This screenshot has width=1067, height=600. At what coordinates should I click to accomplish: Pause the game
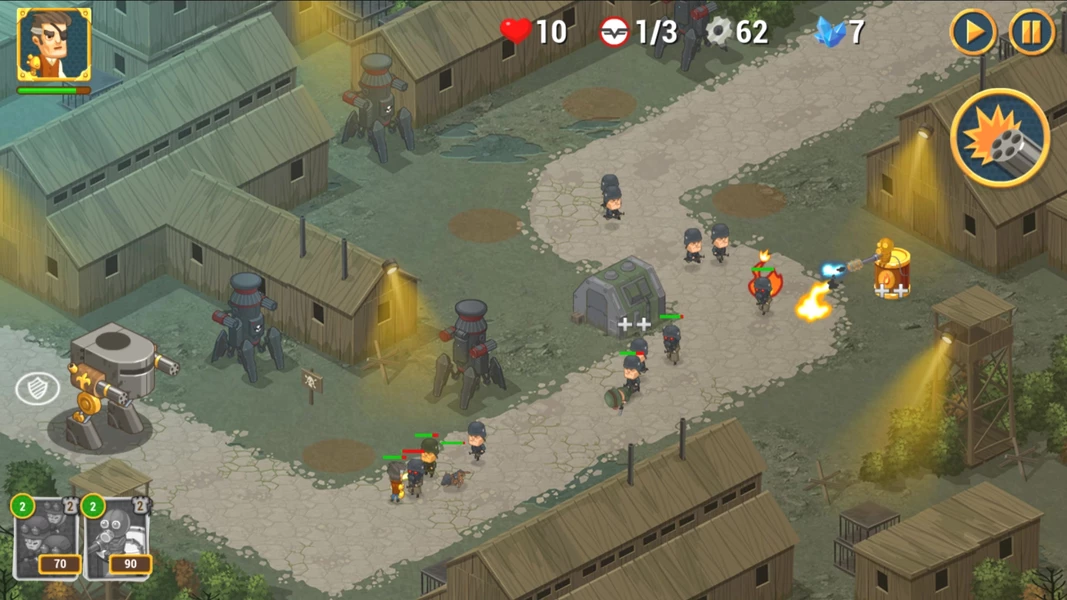[x=1031, y=33]
